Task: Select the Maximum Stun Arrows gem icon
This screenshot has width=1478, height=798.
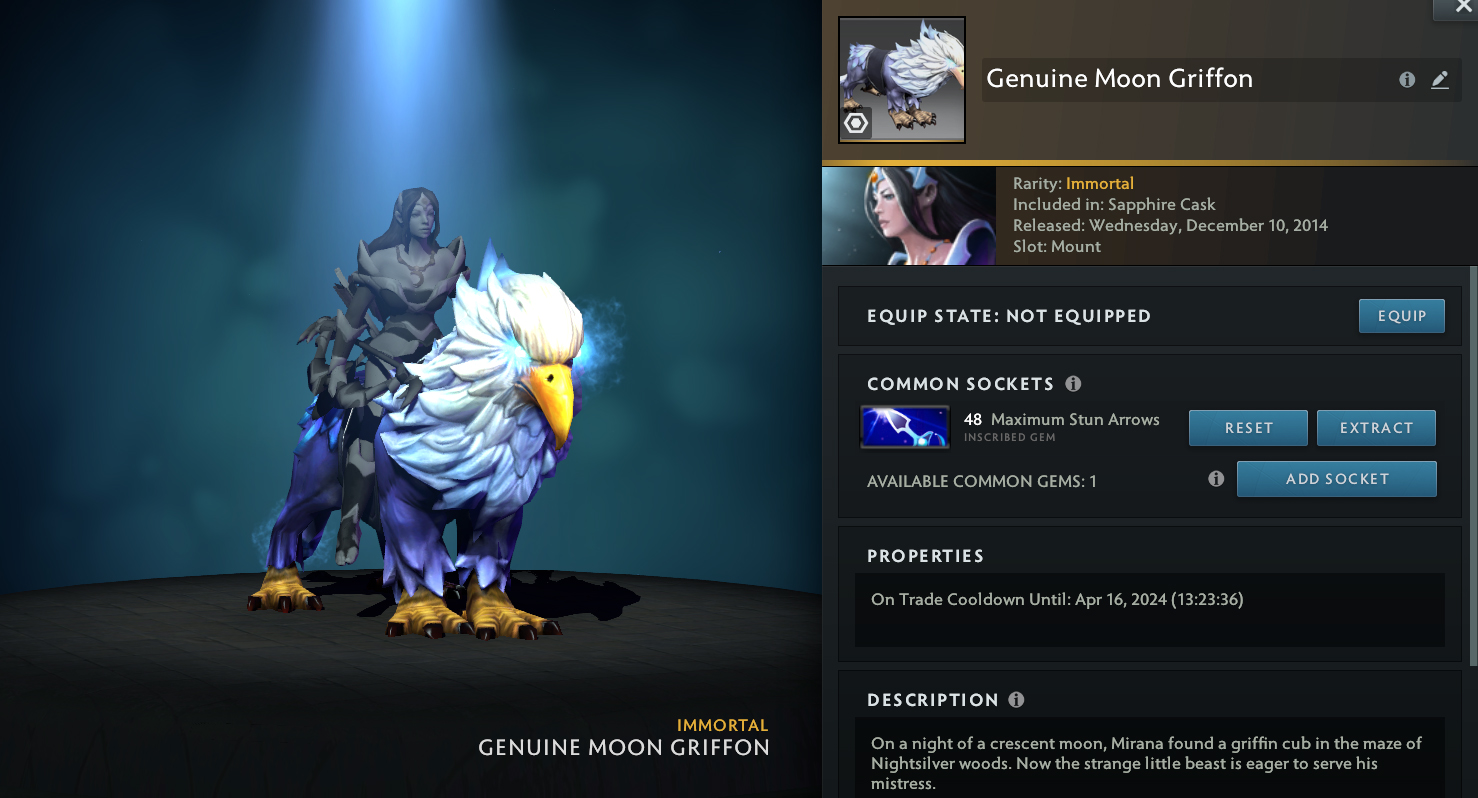Action: (x=905, y=427)
